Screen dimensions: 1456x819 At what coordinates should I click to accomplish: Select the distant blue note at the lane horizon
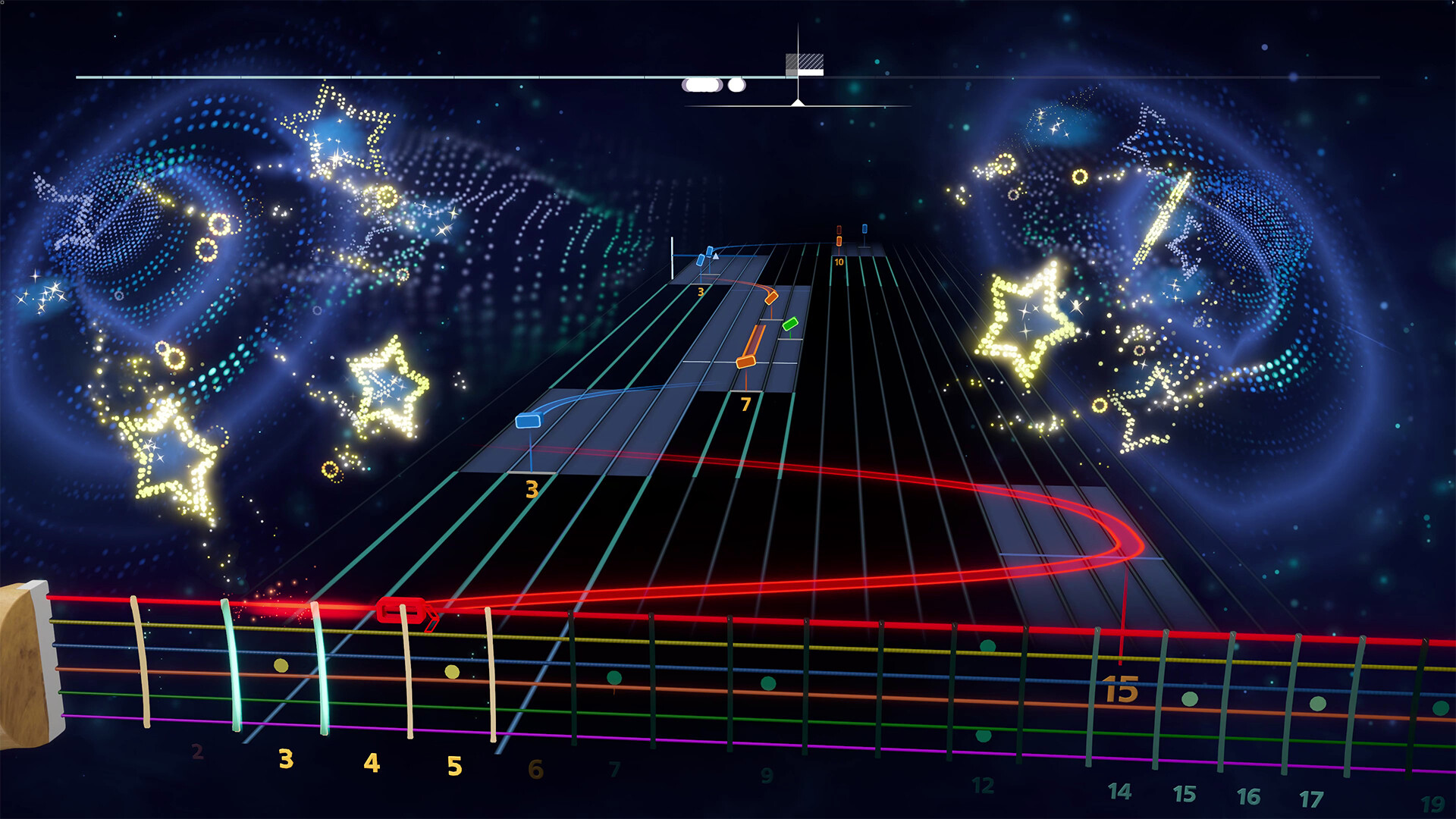pos(864,230)
